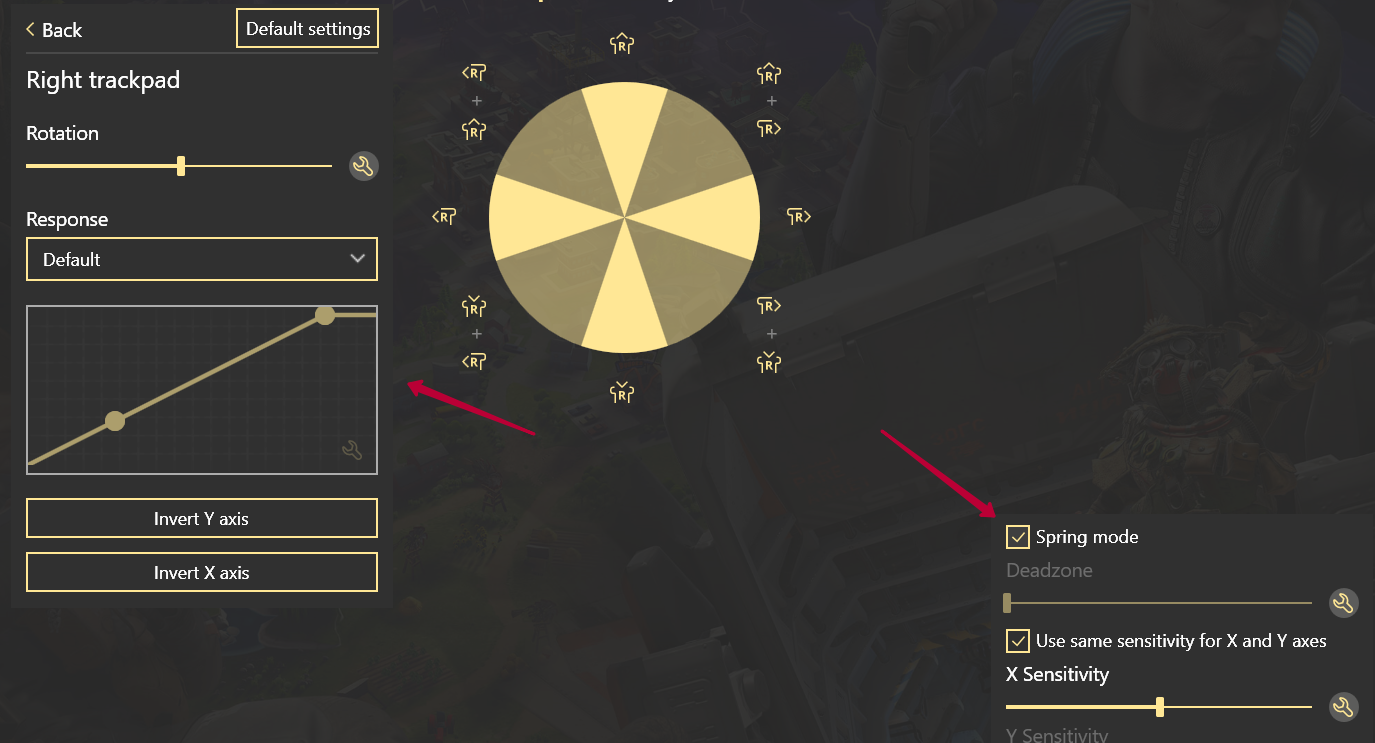Click the wrench icon next to response curve
Screen dimensions: 1375x743
click(354, 452)
